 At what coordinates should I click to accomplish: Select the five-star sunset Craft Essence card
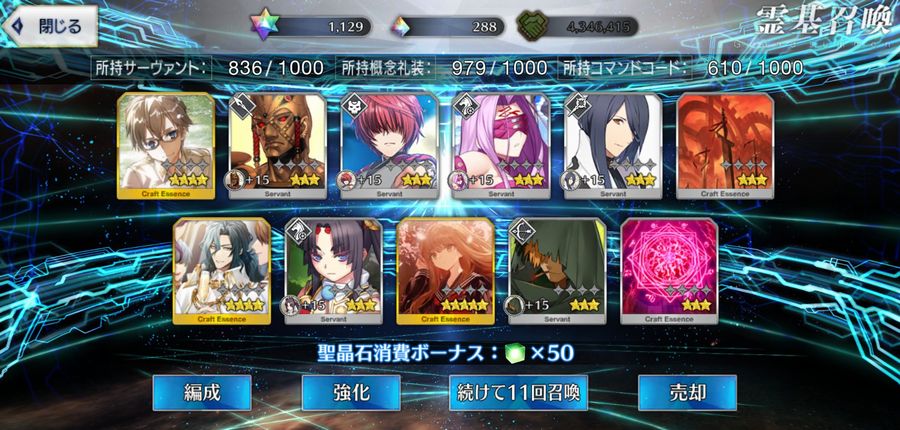coord(446,270)
